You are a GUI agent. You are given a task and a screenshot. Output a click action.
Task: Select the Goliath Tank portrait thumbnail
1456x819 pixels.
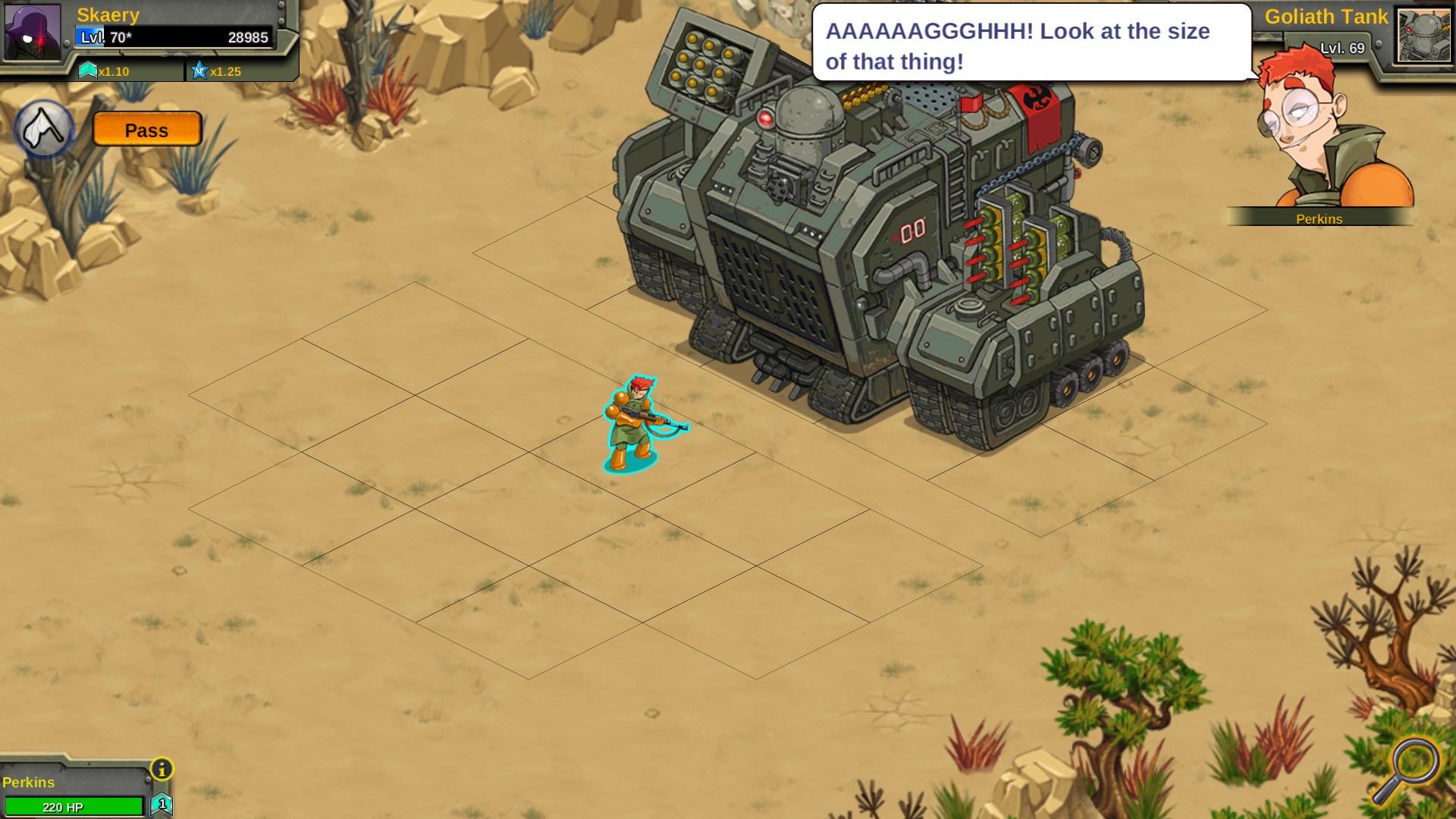click(1422, 36)
